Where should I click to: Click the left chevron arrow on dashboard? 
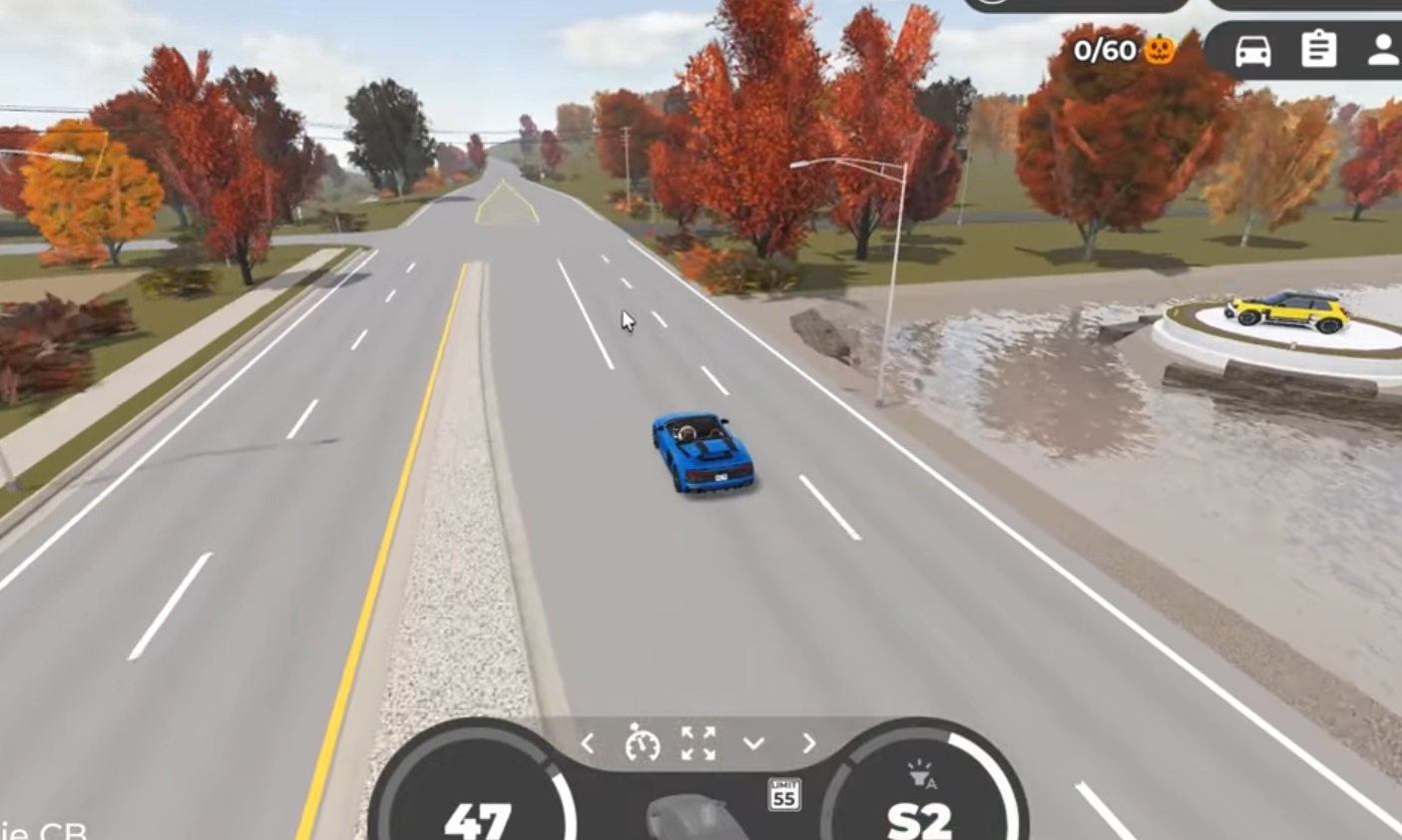[x=588, y=744]
